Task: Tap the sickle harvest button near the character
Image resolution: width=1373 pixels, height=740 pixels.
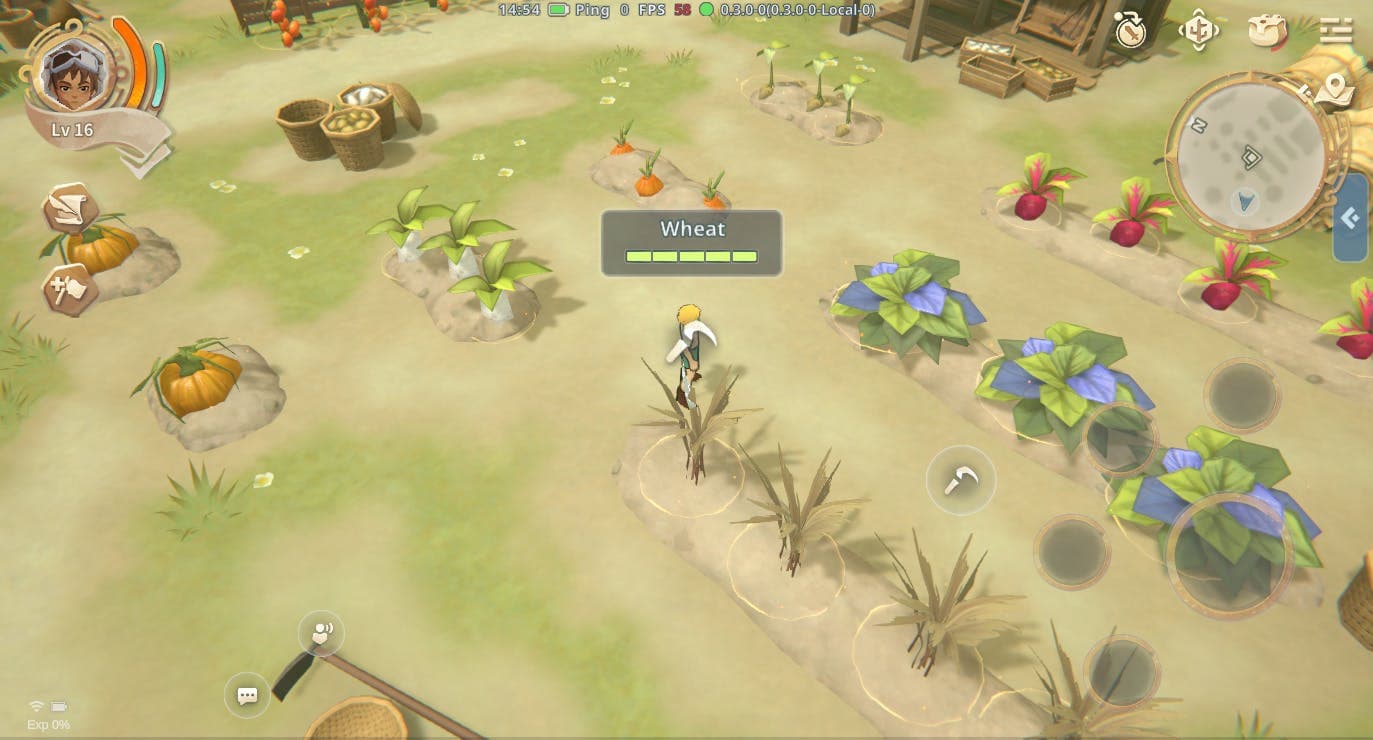Action: (961, 481)
